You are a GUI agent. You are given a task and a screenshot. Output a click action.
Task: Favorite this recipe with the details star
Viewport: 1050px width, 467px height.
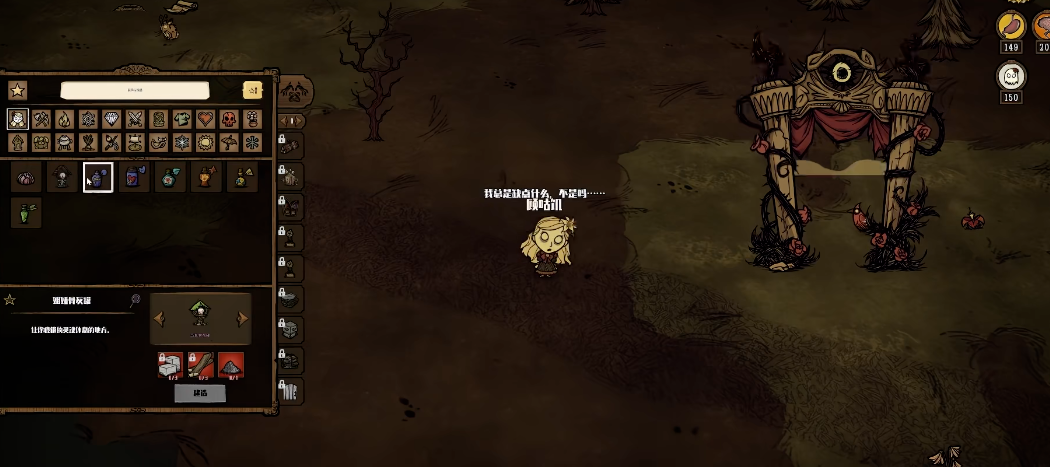point(11,300)
